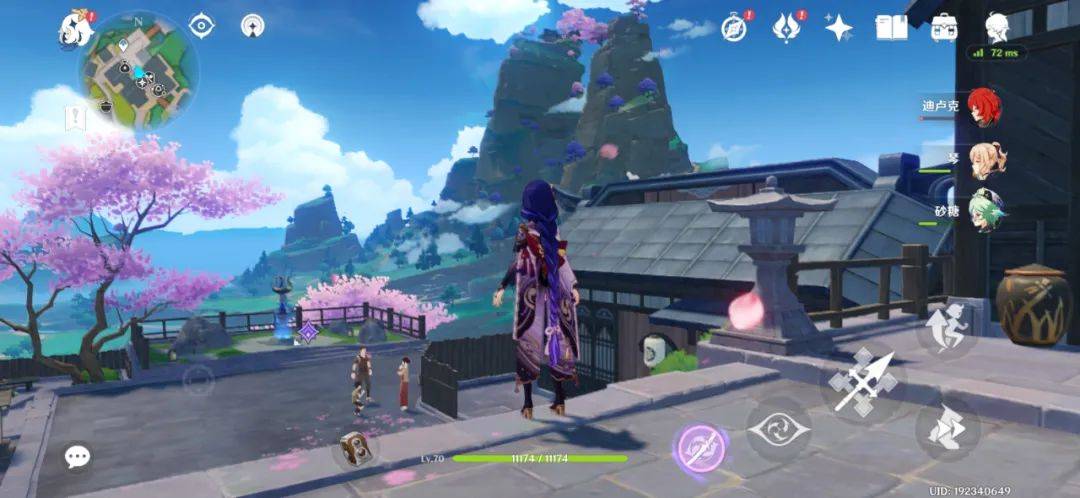Open the quest exclamation marker icon
Image resolution: width=1080 pixels, height=498 pixels.
(x=76, y=118)
